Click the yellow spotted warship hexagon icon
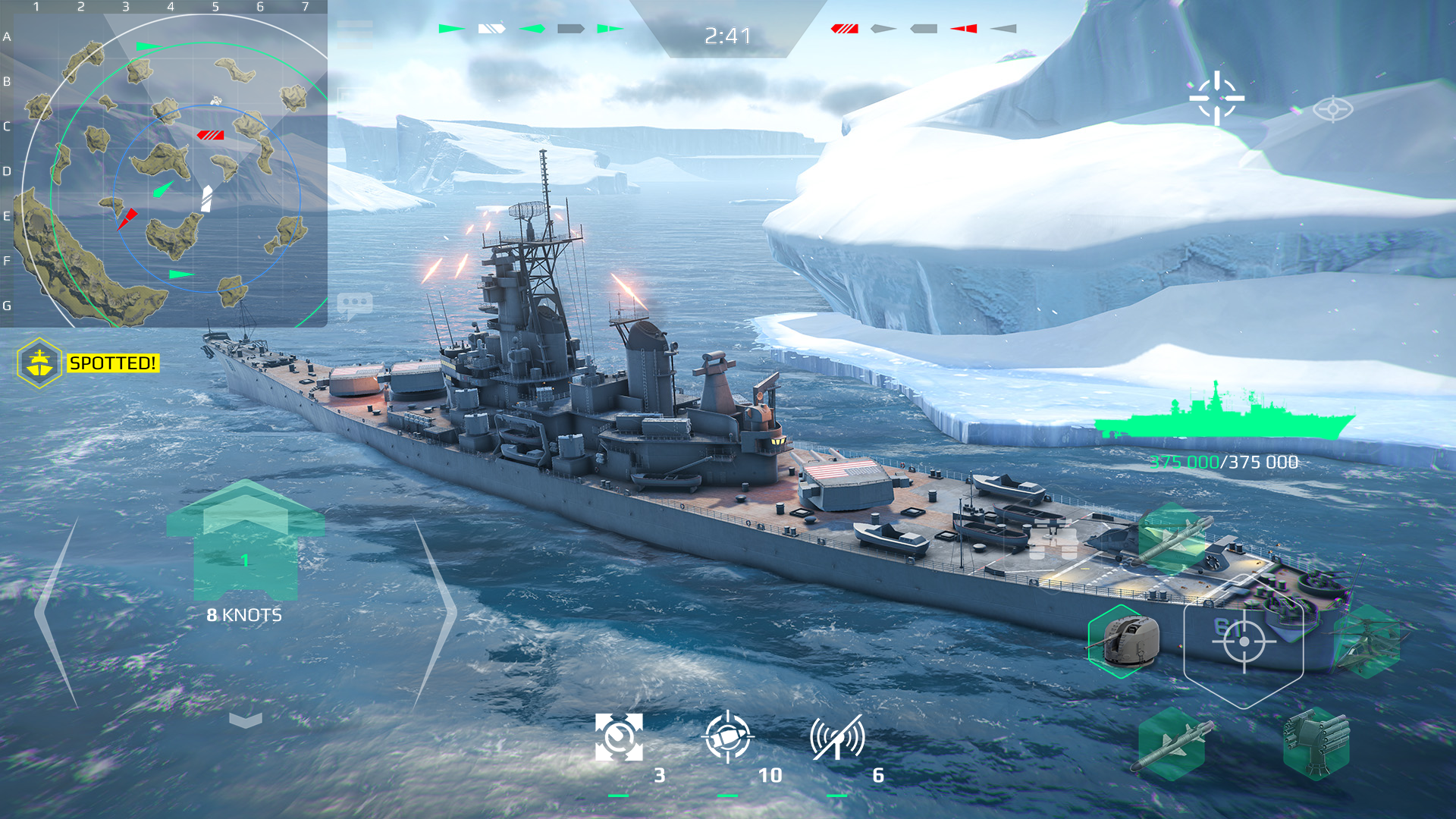 (39, 362)
